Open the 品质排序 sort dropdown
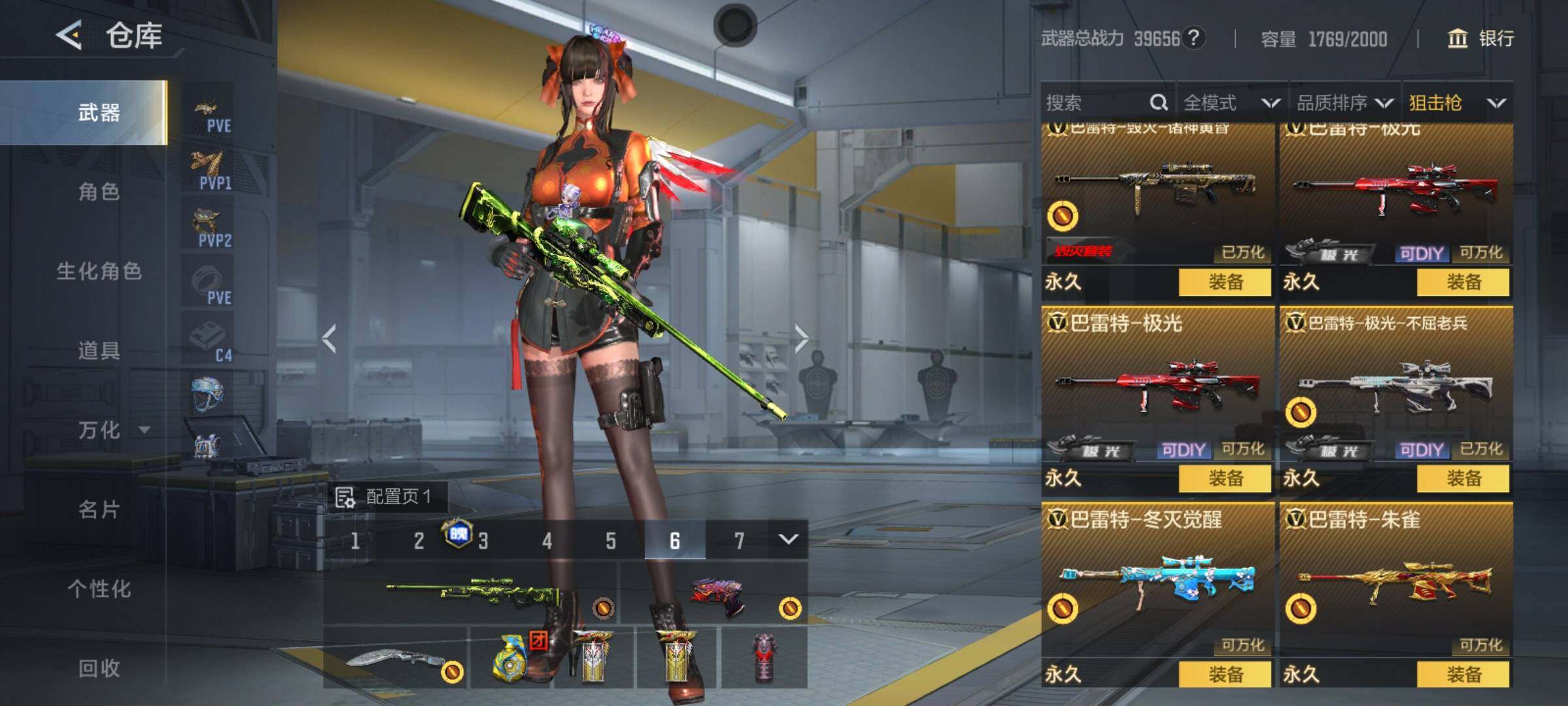 click(x=1344, y=103)
